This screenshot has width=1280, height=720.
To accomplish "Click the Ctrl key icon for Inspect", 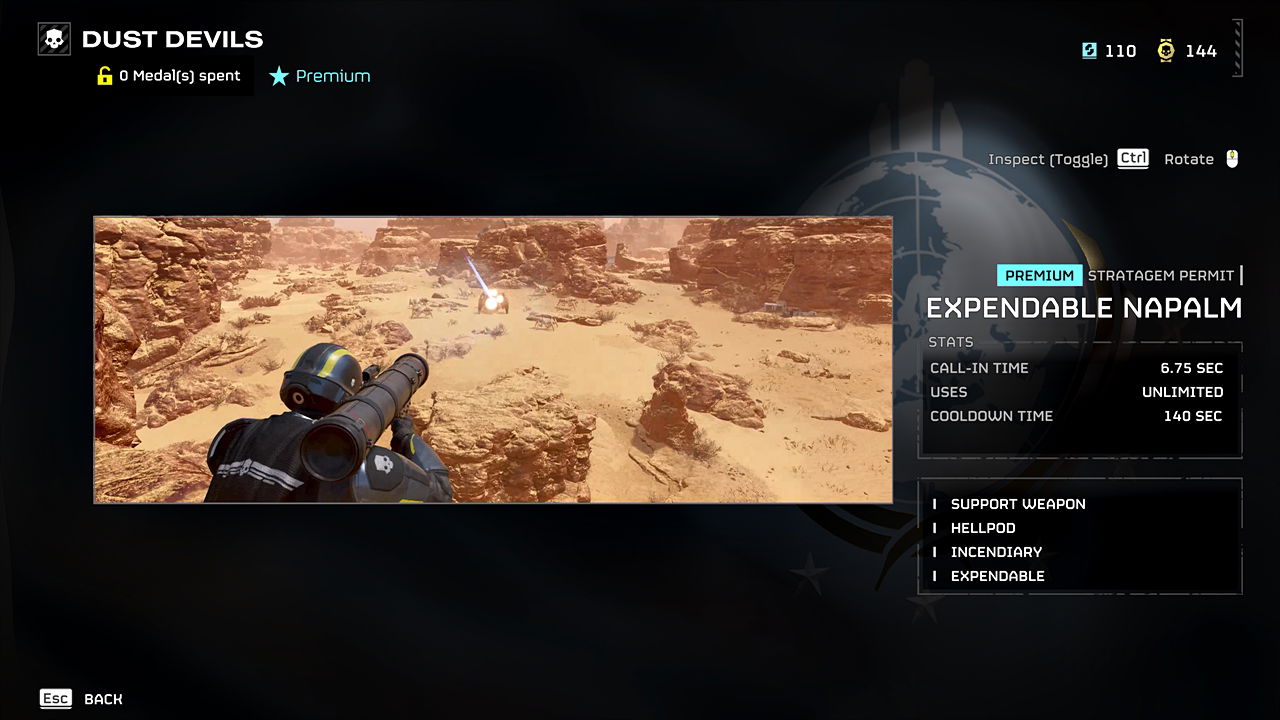I will pos(1132,158).
